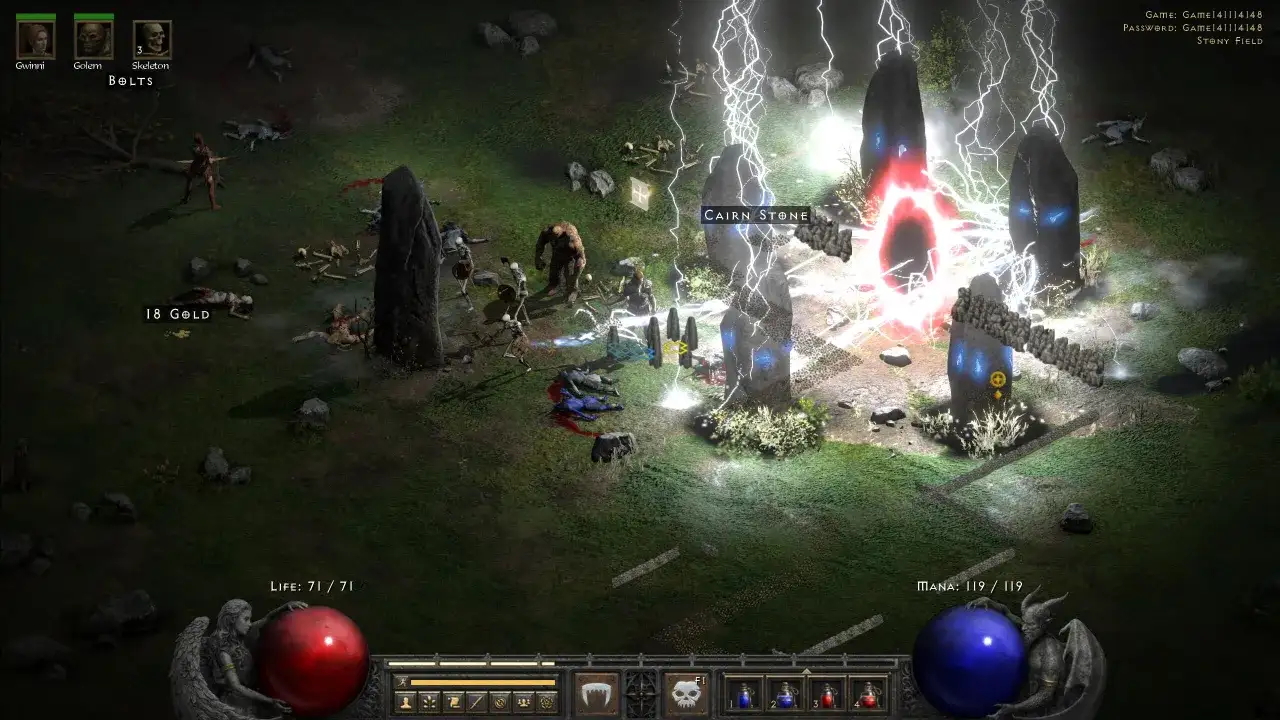Screen dimensions: 1280x720
Task: Drink the mana potion in belt slot 1
Action: pos(744,696)
